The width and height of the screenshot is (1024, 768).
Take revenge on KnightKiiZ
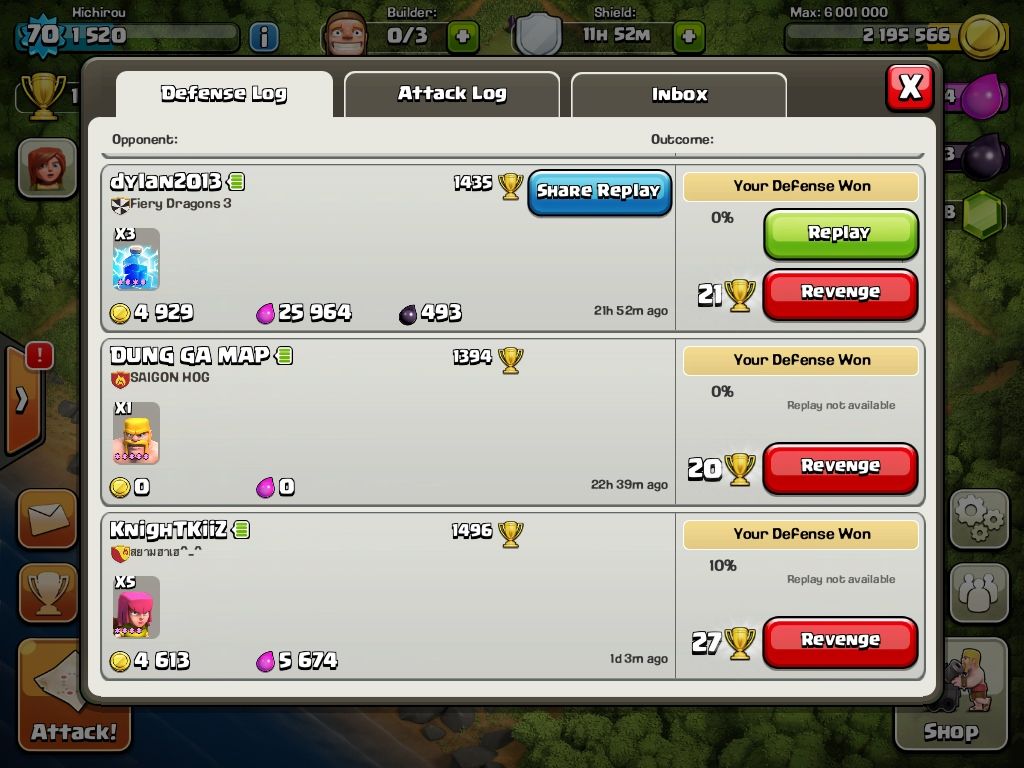[x=840, y=641]
